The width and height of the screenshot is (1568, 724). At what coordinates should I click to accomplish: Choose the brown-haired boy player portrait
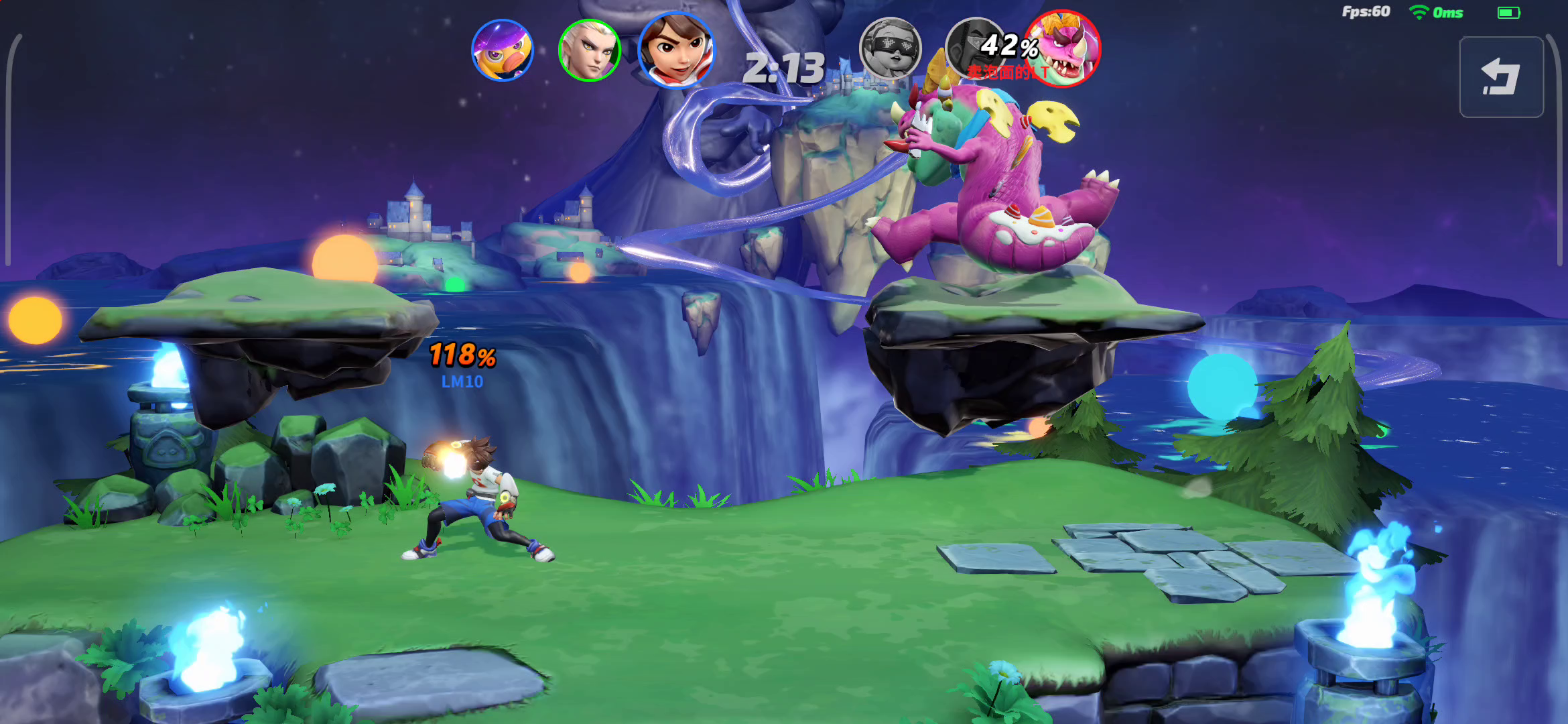pos(676,50)
